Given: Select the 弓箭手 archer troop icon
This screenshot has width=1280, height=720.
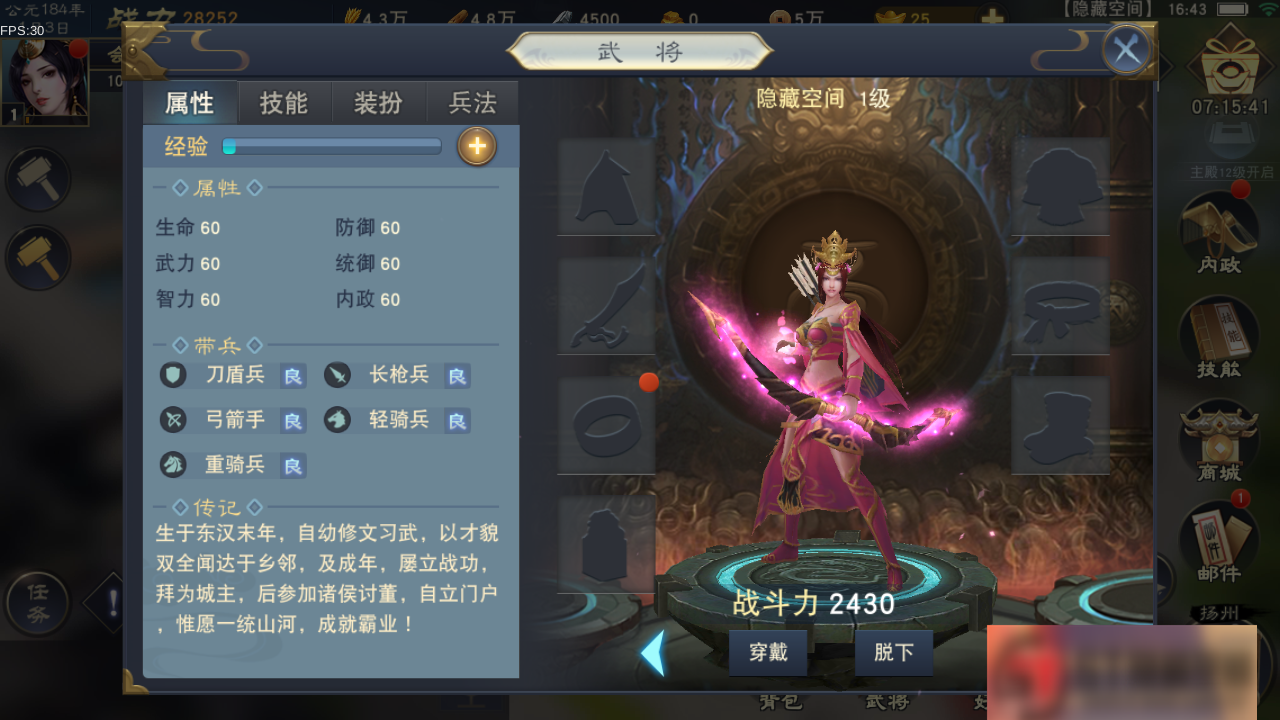Looking at the screenshot, I should click(172, 419).
